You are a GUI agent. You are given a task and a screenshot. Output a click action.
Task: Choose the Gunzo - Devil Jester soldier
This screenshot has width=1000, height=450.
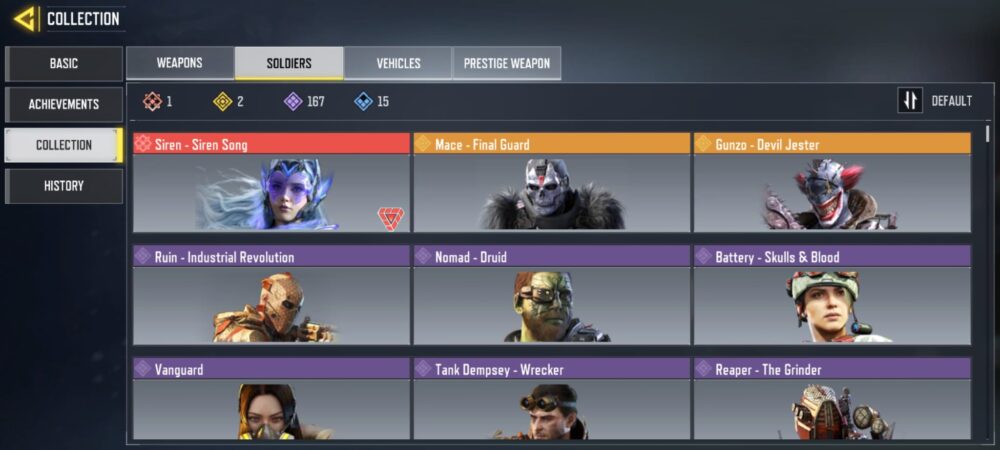831,183
